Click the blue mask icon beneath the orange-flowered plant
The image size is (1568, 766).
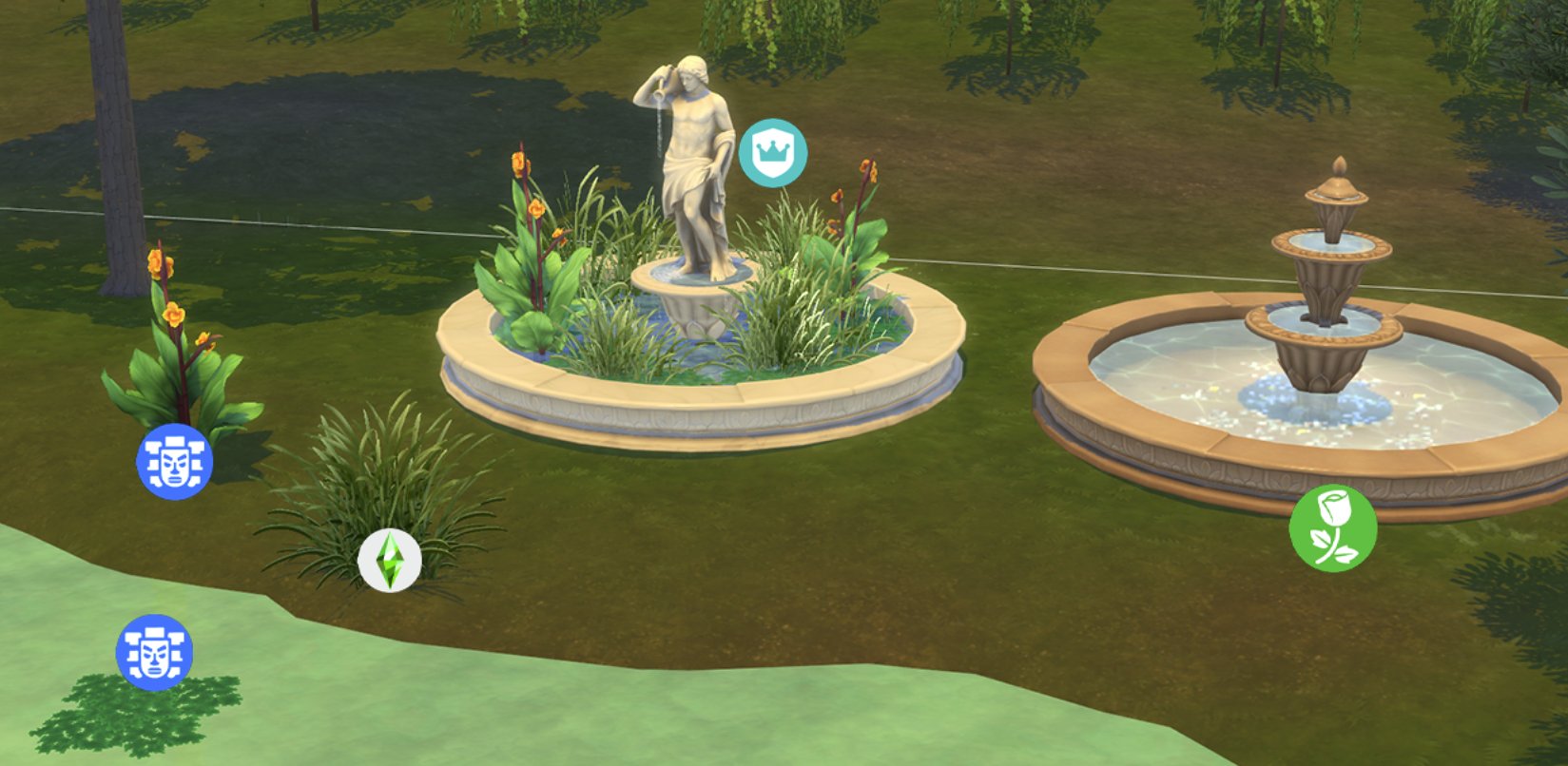pyautogui.click(x=174, y=462)
